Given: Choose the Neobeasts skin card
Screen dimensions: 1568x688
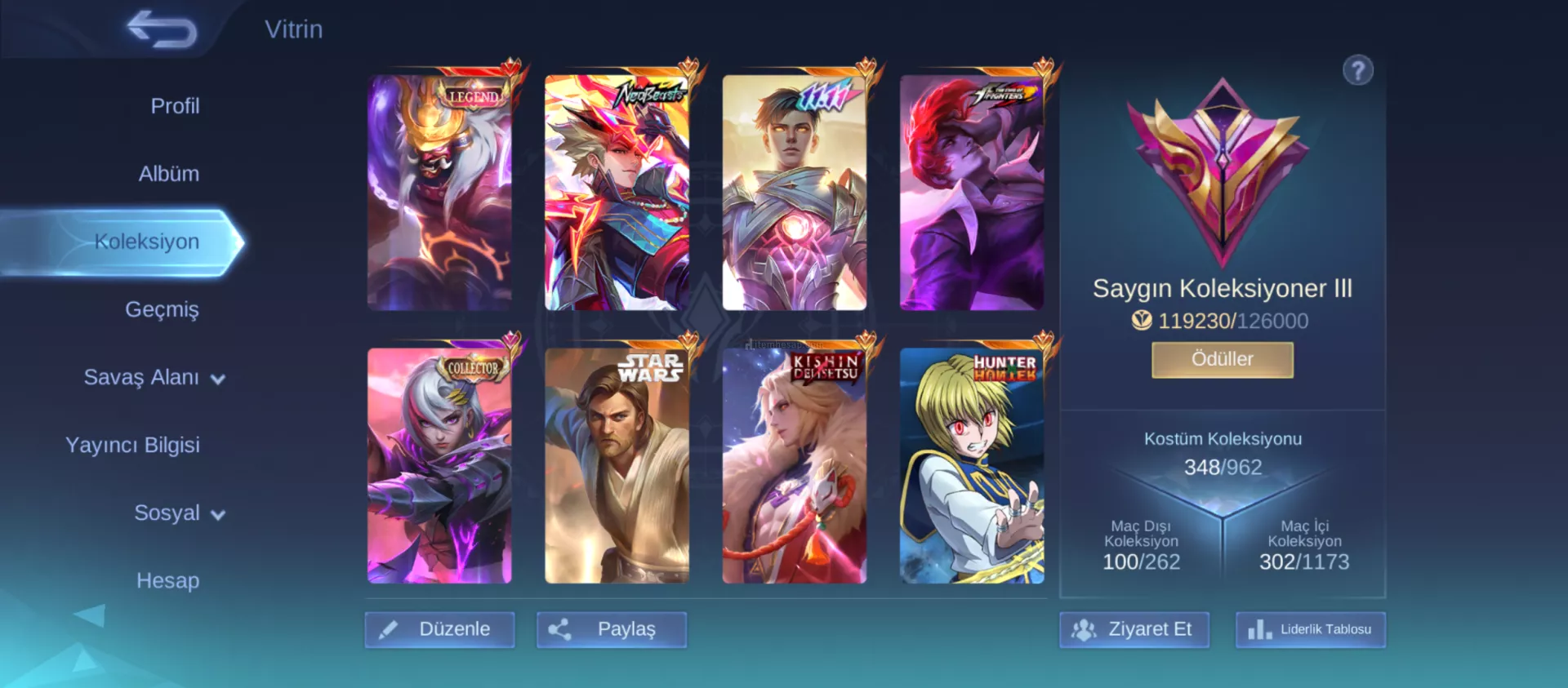Looking at the screenshot, I should click(617, 193).
